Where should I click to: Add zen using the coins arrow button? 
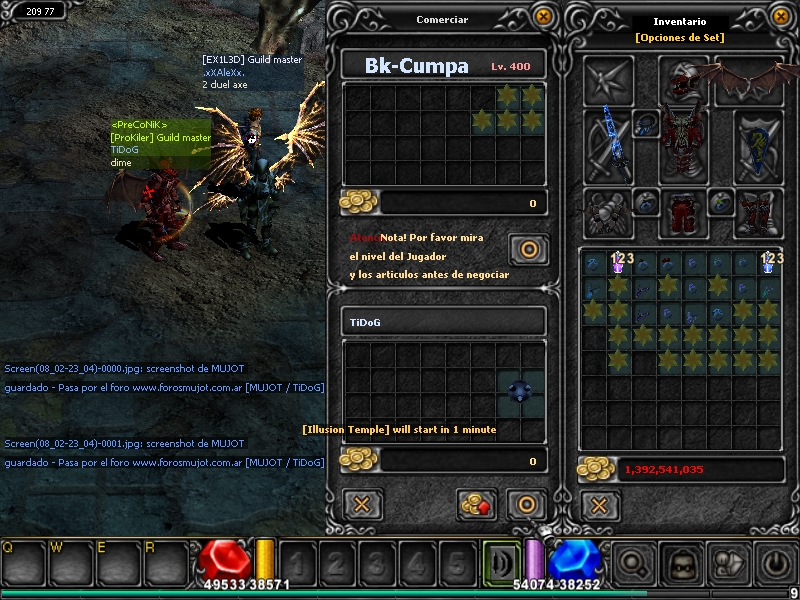coord(477,503)
